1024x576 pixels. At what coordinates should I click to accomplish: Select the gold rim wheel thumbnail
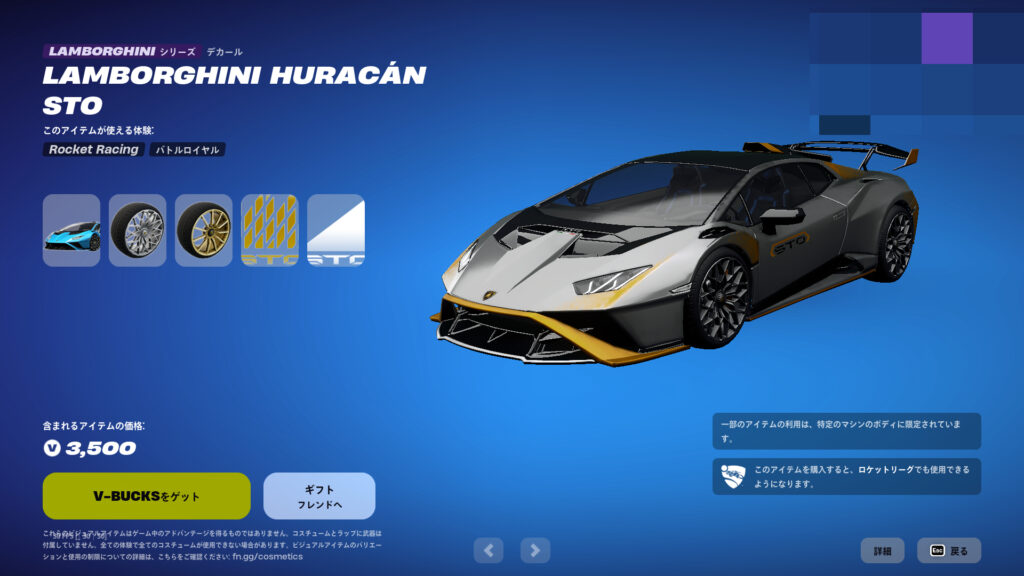pos(203,230)
